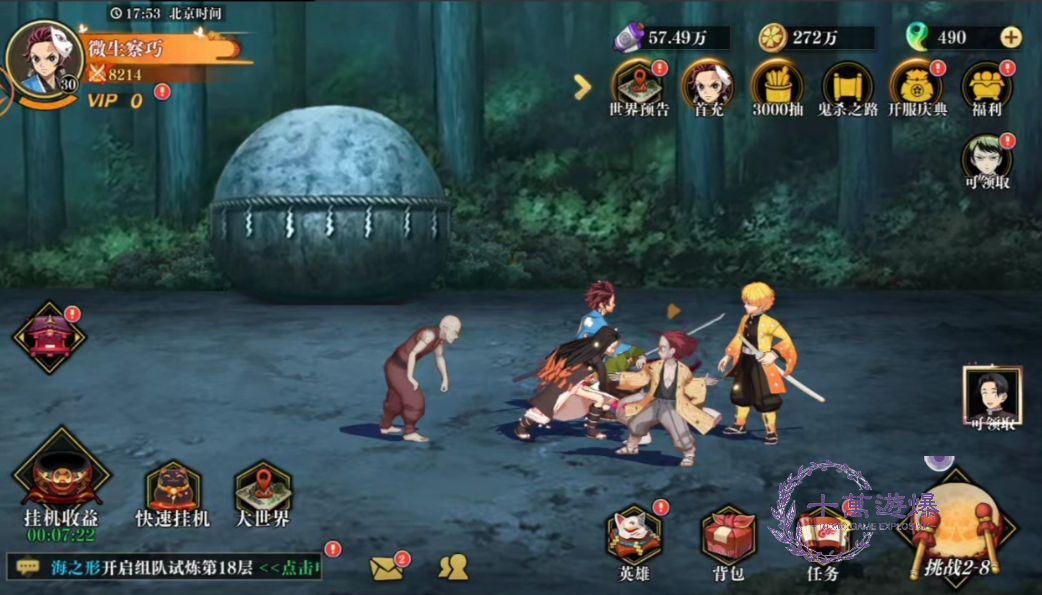Screen dimensions: 1042x595
Task: Open the 大世界 world map
Action: click(262, 492)
